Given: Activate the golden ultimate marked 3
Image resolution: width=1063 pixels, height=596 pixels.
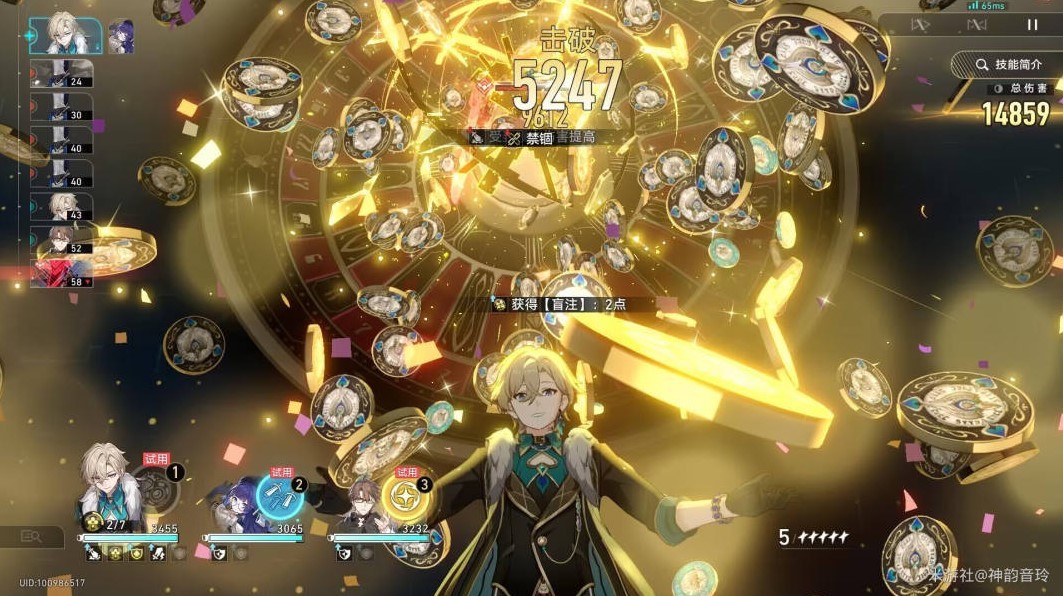Looking at the screenshot, I should 406,495.
